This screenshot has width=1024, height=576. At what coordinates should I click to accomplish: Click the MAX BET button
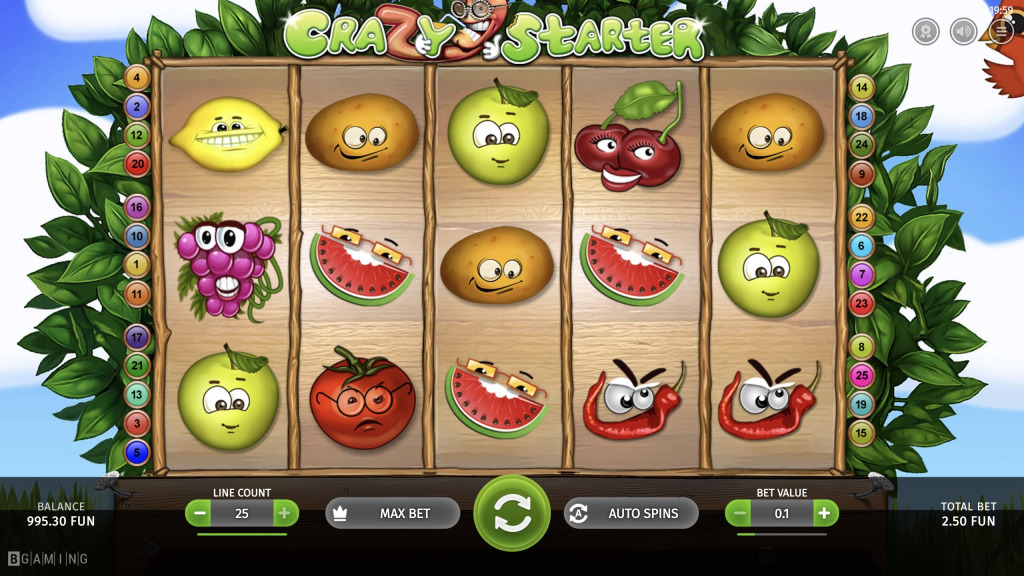click(x=393, y=513)
